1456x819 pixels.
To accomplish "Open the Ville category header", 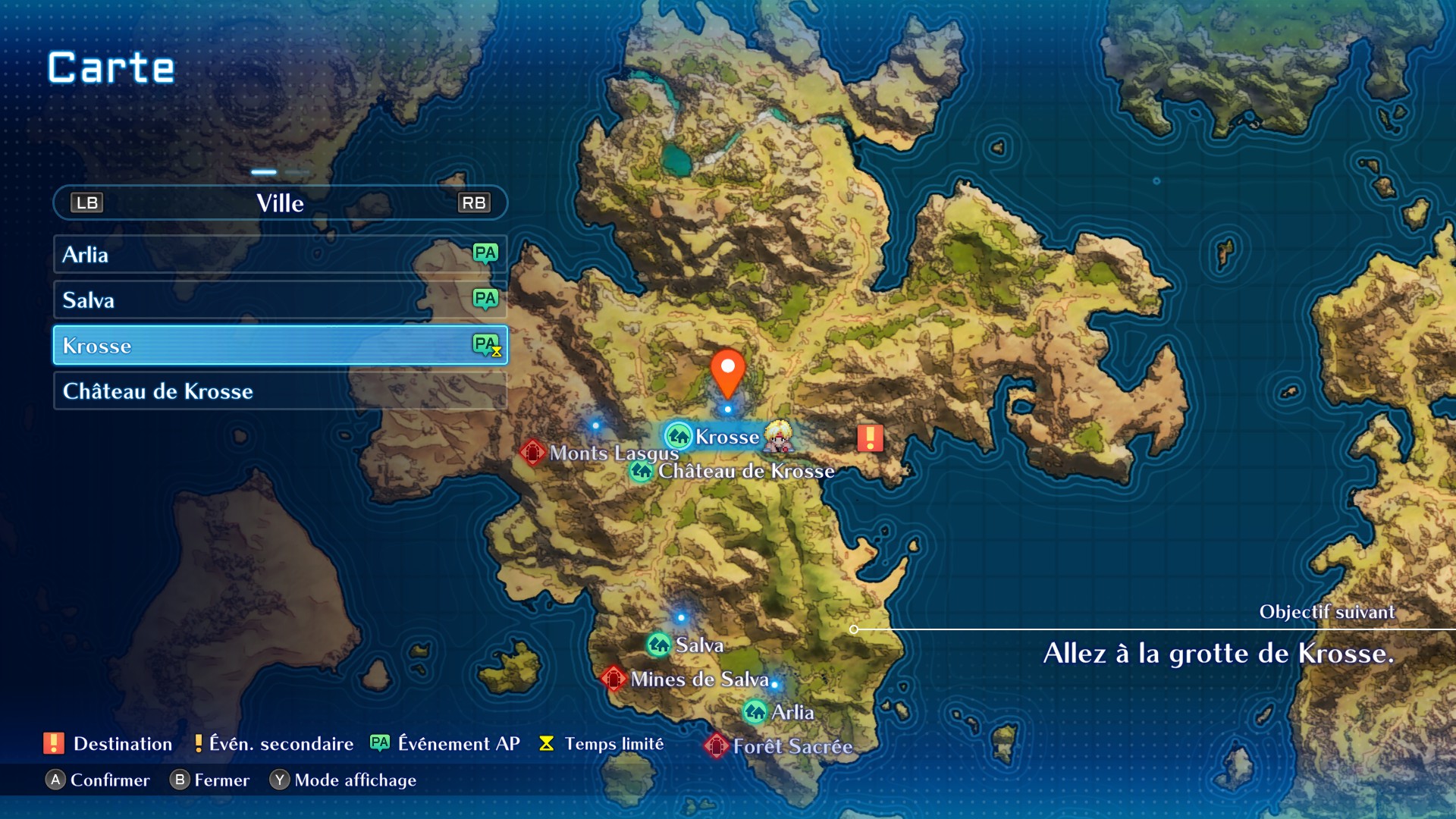I will (279, 202).
